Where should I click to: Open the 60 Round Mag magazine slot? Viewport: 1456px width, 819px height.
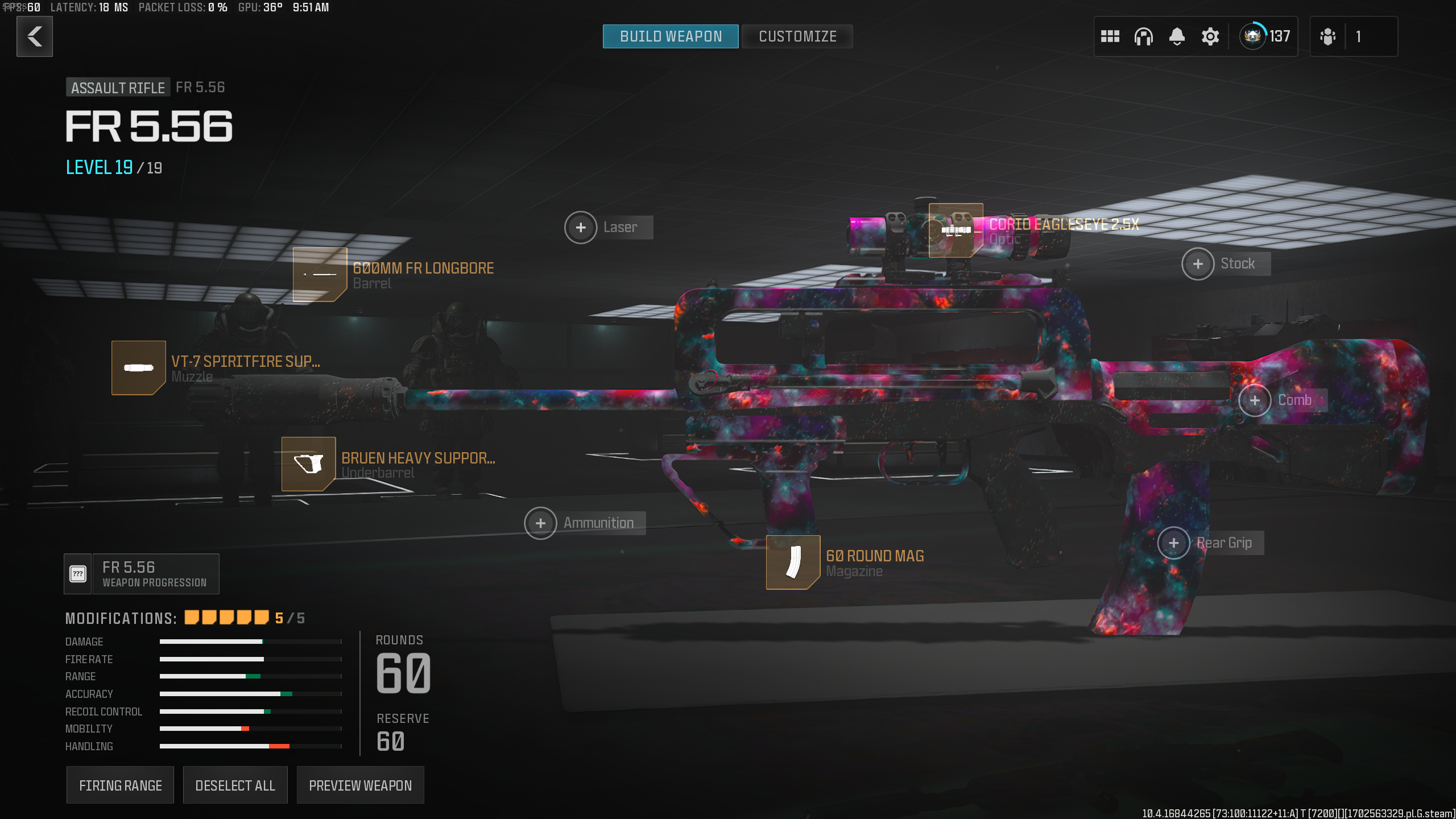coord(793,562)
